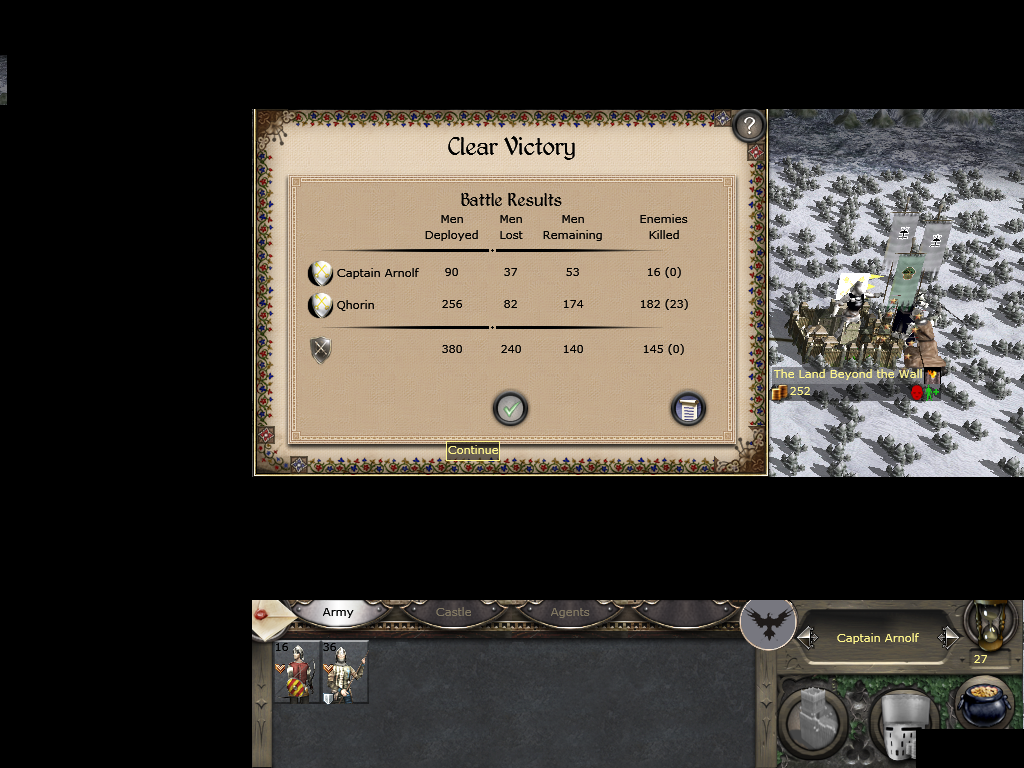Image resolution: width=1024 pixels, height=768 pixels.
Task: Open the help question mark button
Action: [748, 126]
